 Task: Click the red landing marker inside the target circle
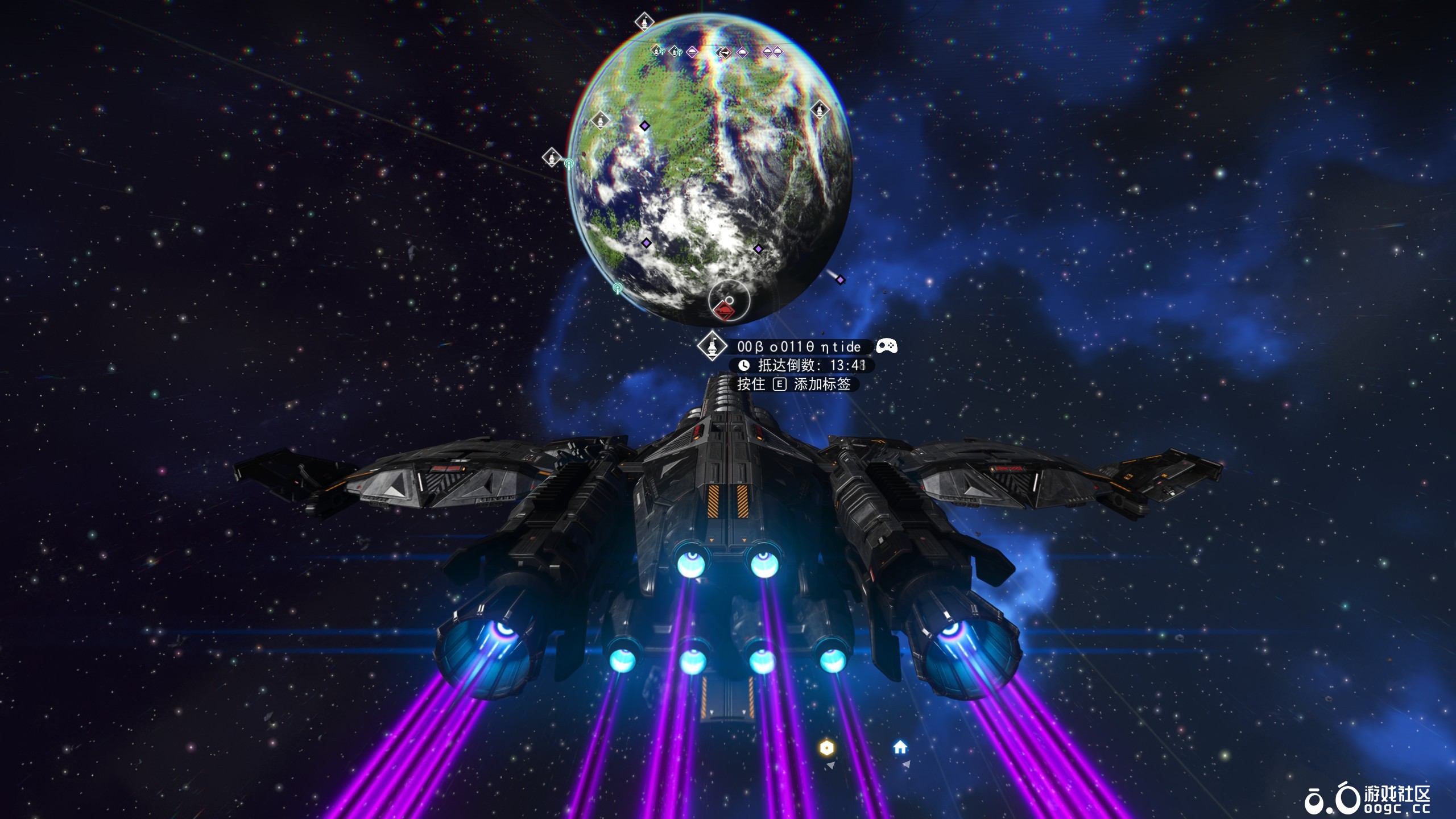pyautogui.click(x=723, y=312)
